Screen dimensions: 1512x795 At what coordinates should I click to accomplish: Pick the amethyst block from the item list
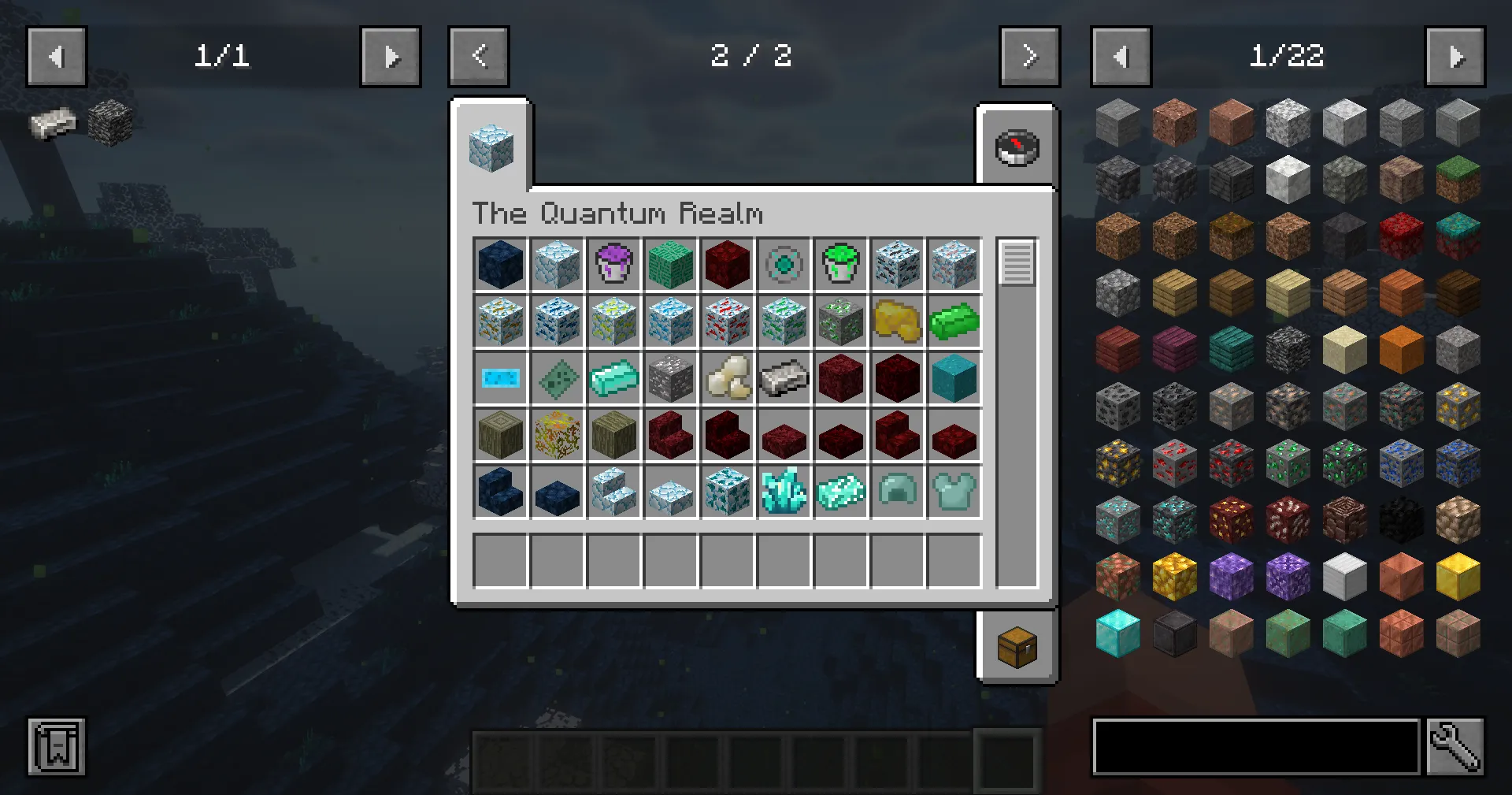click(x=1231, y=576)
